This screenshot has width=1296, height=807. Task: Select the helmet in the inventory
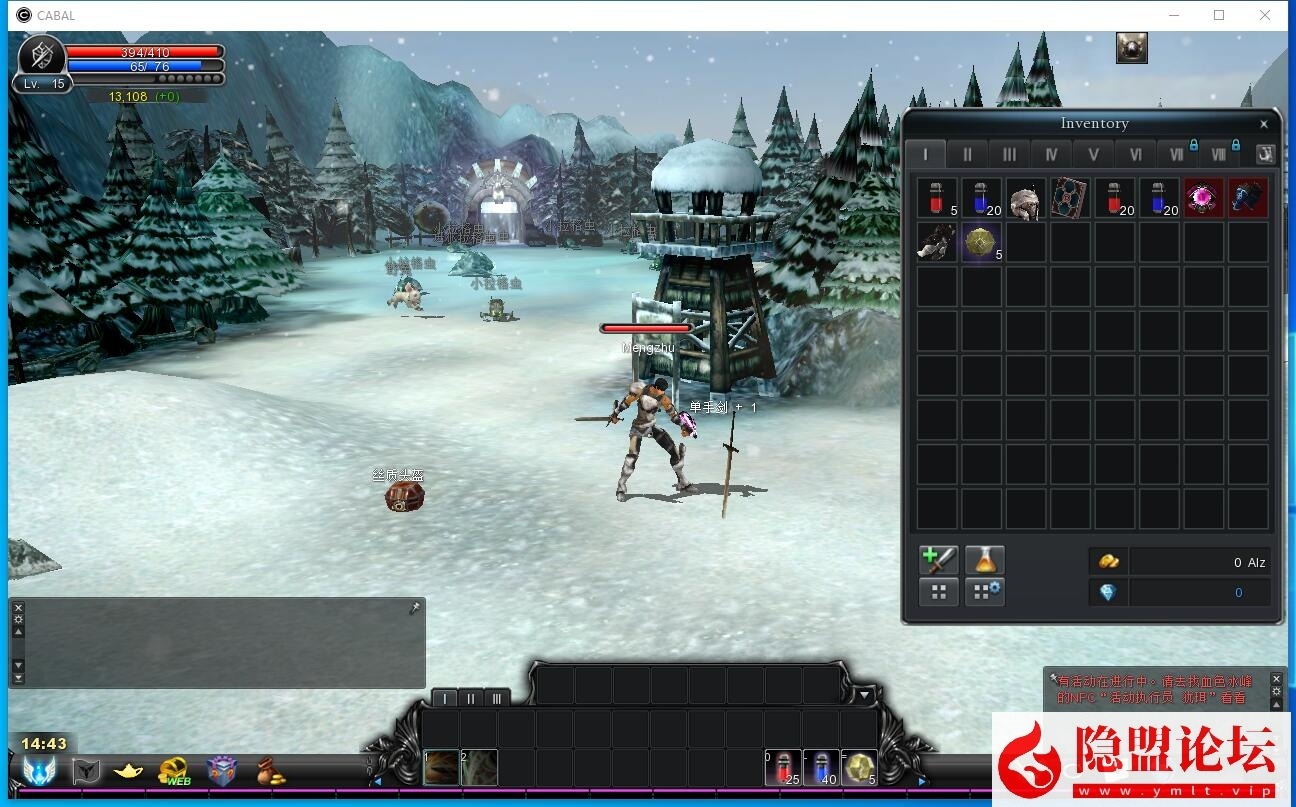point(1025,199)
